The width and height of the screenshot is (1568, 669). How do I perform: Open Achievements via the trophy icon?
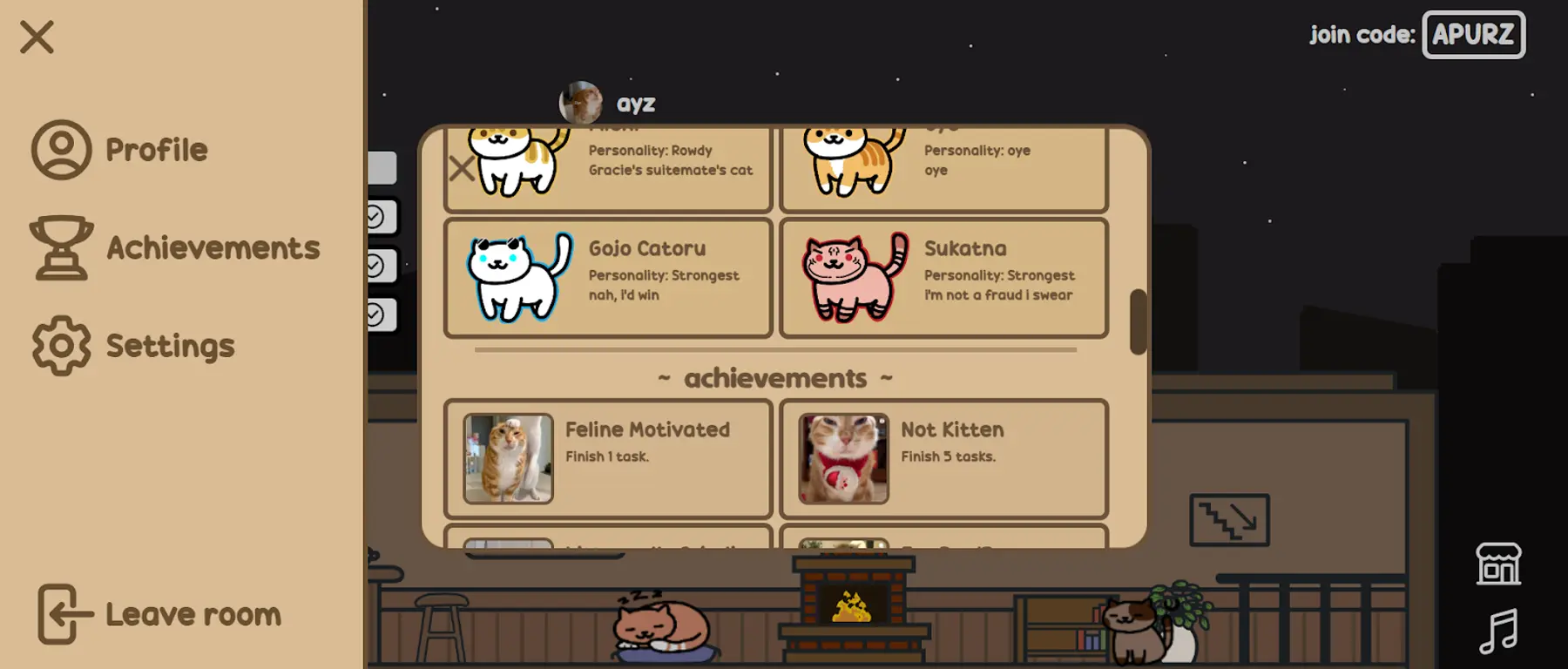(60, 248)
